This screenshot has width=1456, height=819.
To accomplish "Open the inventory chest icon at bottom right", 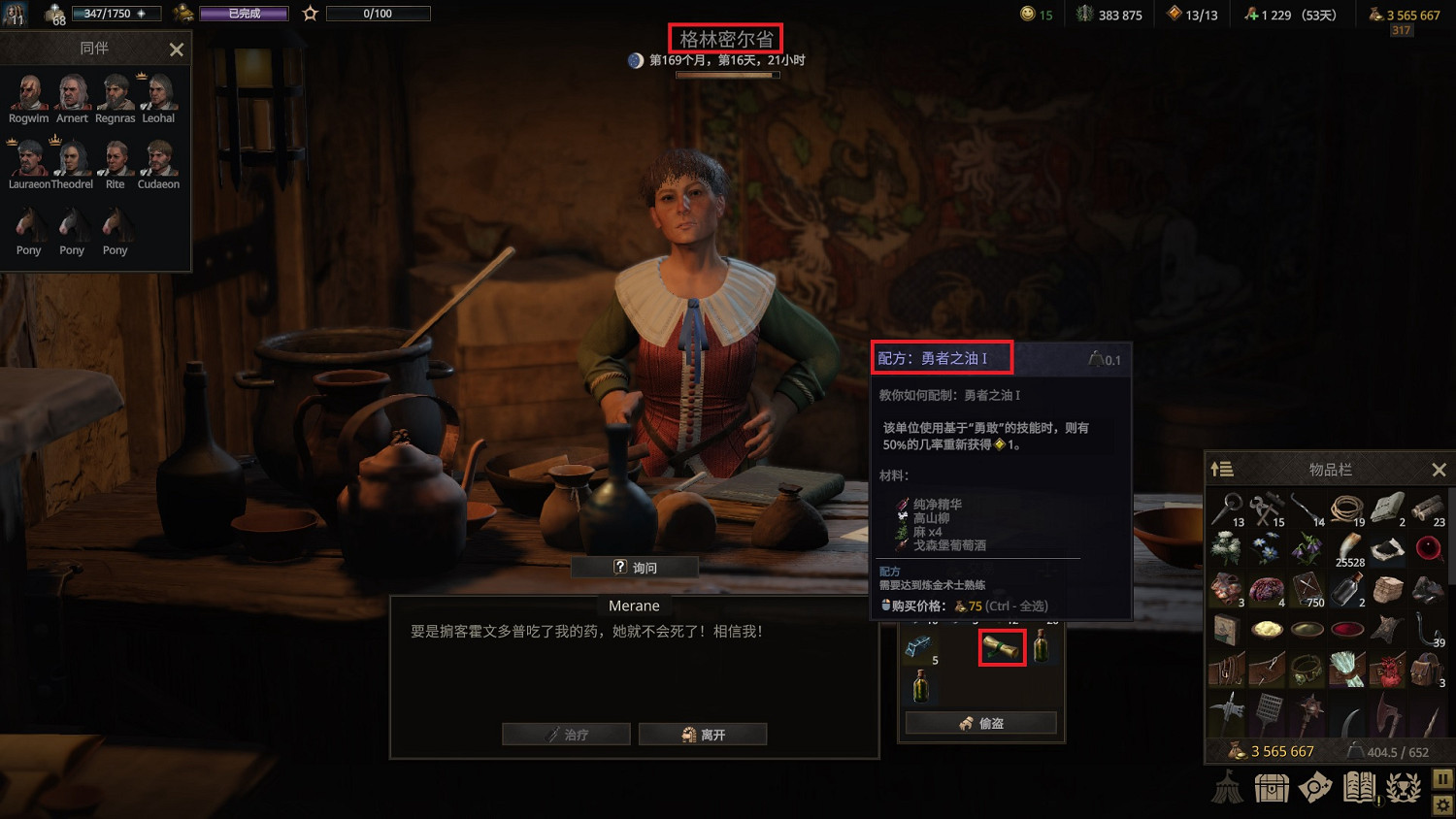I will 1273,788.
